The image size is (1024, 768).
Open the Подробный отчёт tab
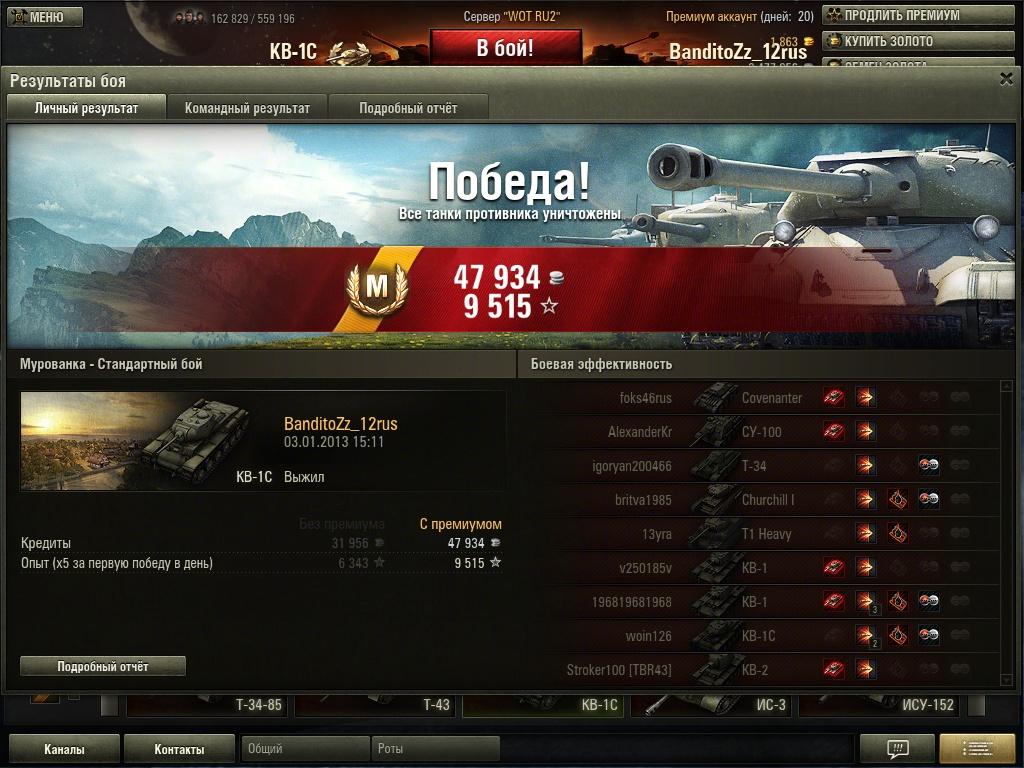(408, 108)
